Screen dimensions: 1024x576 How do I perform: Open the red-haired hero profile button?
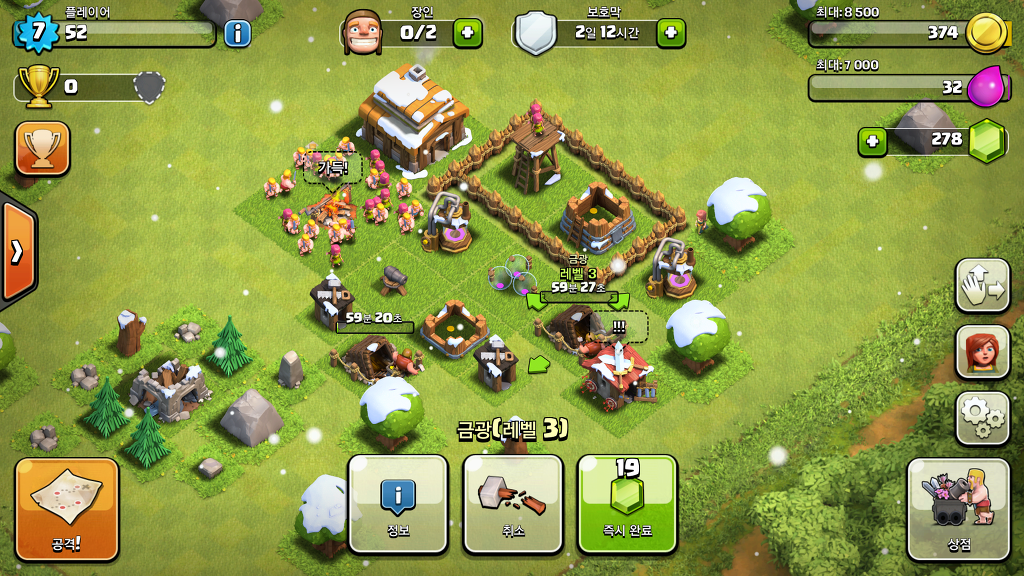(982, 351)
